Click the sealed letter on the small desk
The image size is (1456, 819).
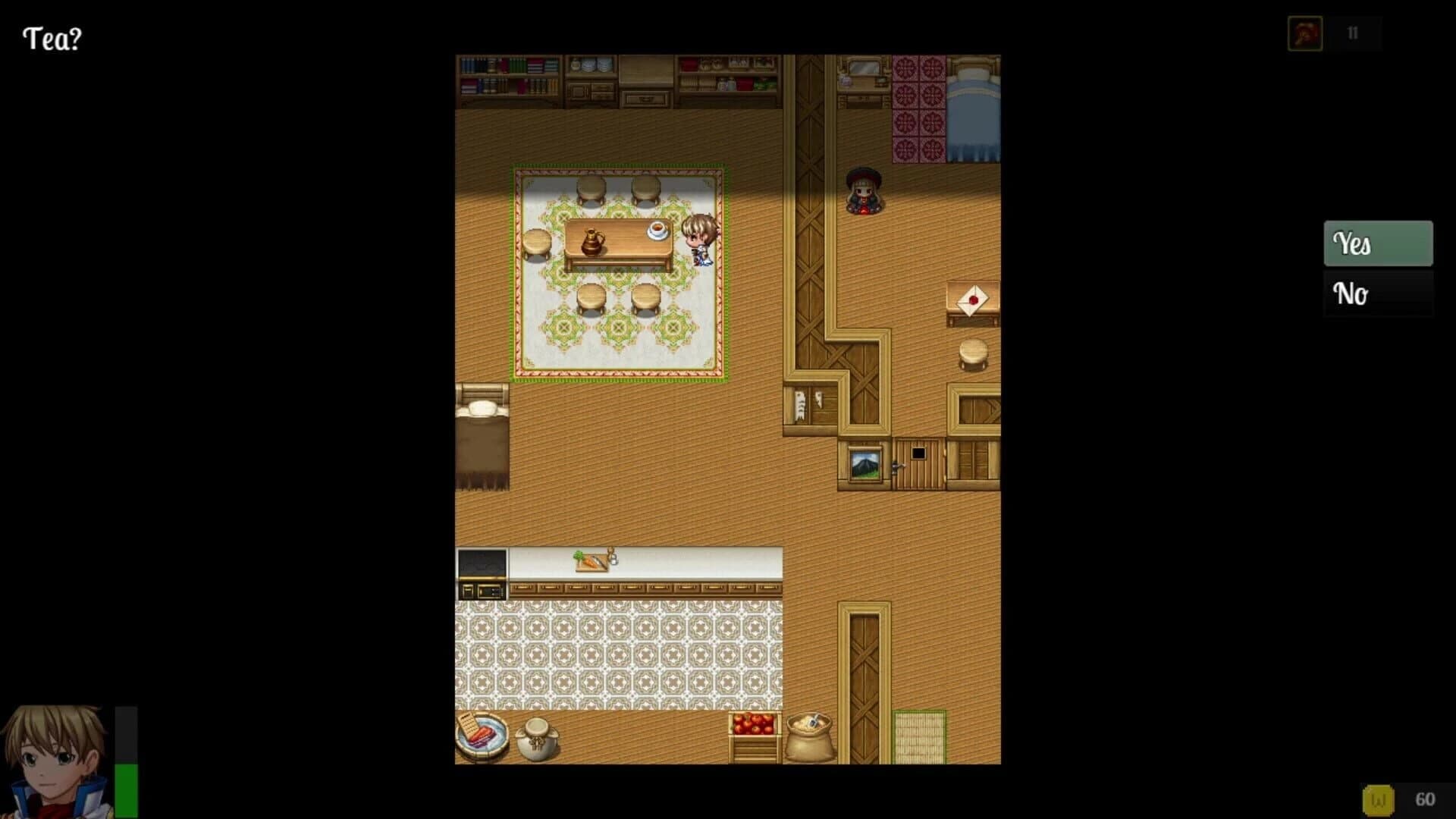[971, 299]
